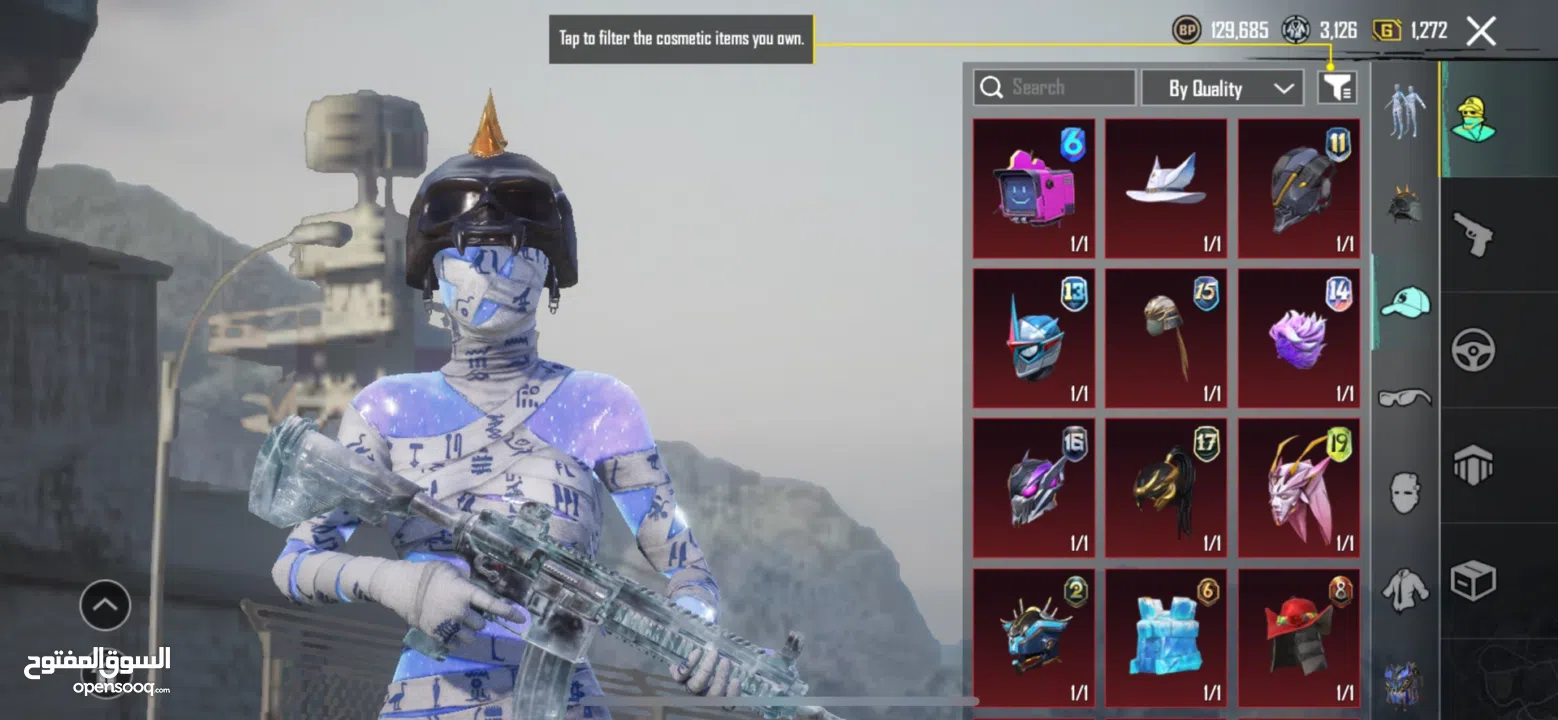
Task: Switch to the character outfits main tab
Action: pyautogui.click(x=1471, y=119)
